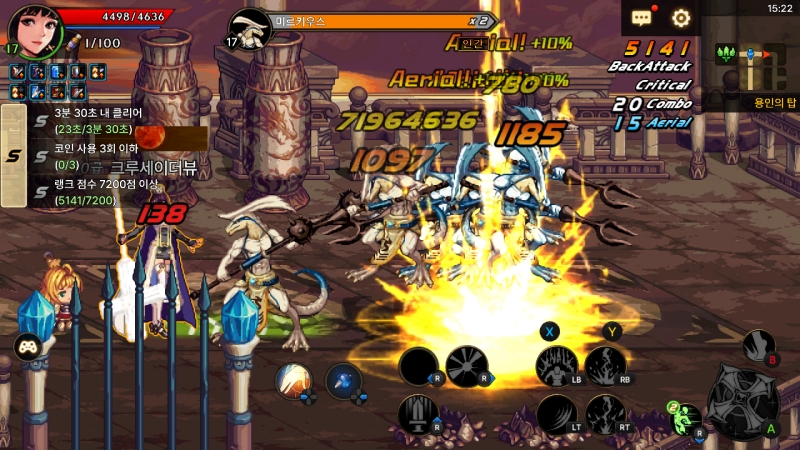The height and width of the screenshot is (450, 800).
Task: Toggle the S-rank mission panel tab
Action: point(13,155)
